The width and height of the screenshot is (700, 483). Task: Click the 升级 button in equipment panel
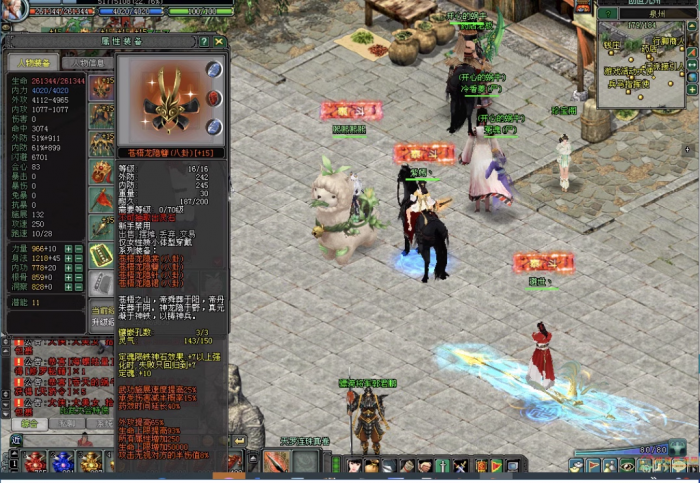tap(102, 322)
